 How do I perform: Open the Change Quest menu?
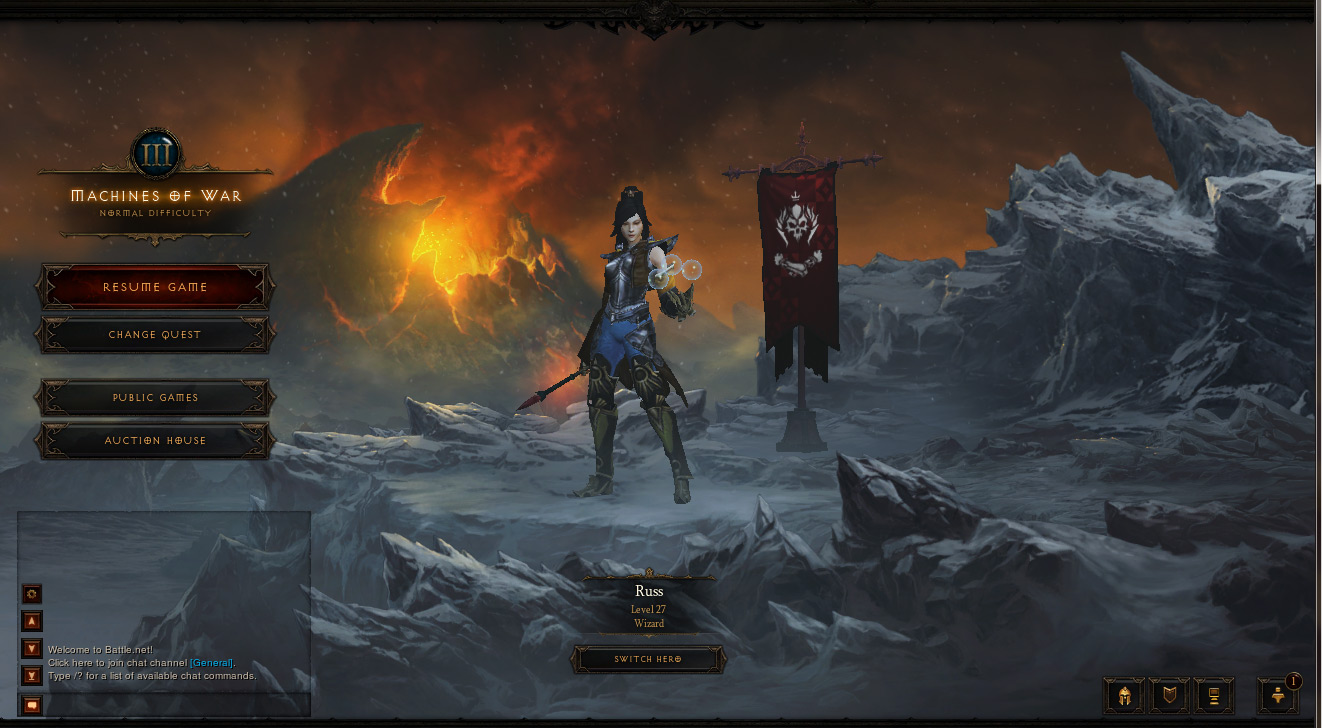[155, 335]
